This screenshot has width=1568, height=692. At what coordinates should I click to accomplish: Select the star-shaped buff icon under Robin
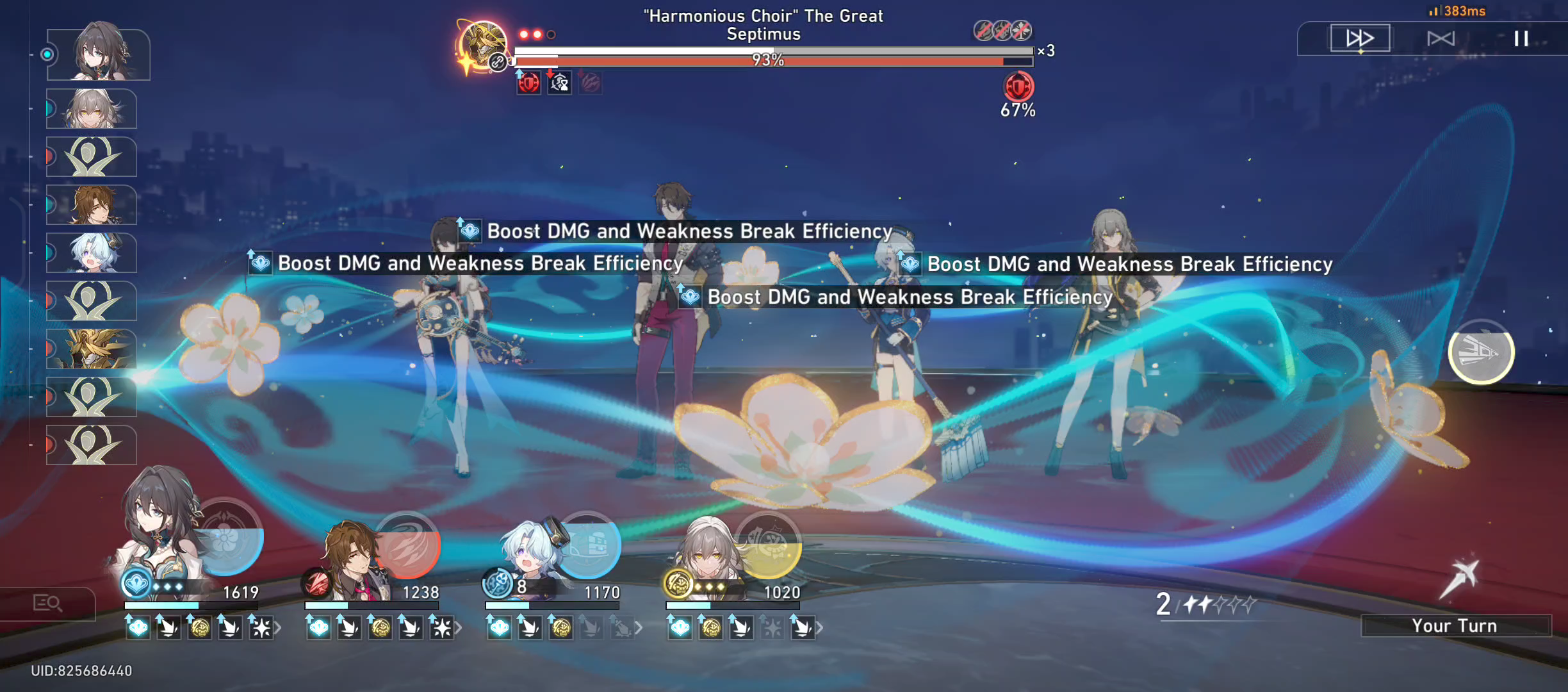click(260, 628)
